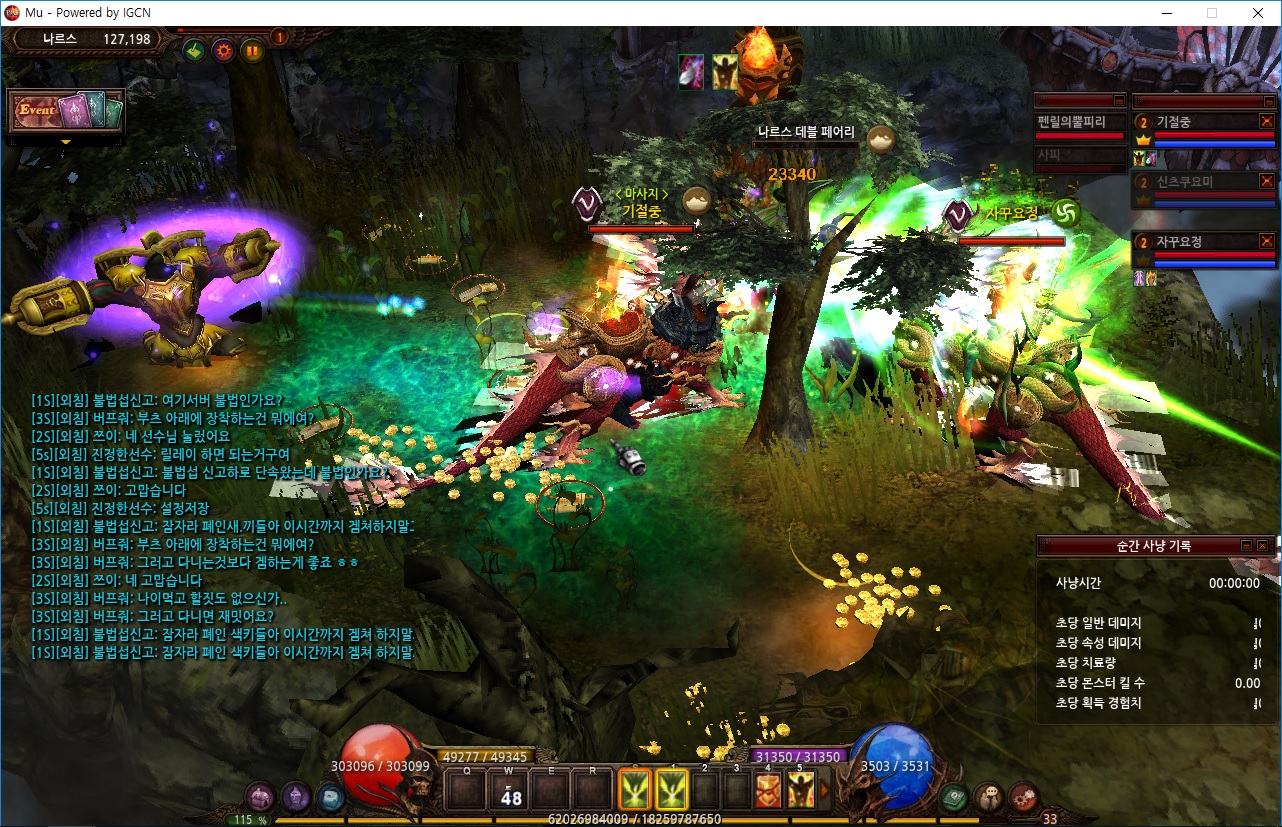Click the orange gear settings icon
Screen dimensions: 1282x827
[x=222, y=49]
